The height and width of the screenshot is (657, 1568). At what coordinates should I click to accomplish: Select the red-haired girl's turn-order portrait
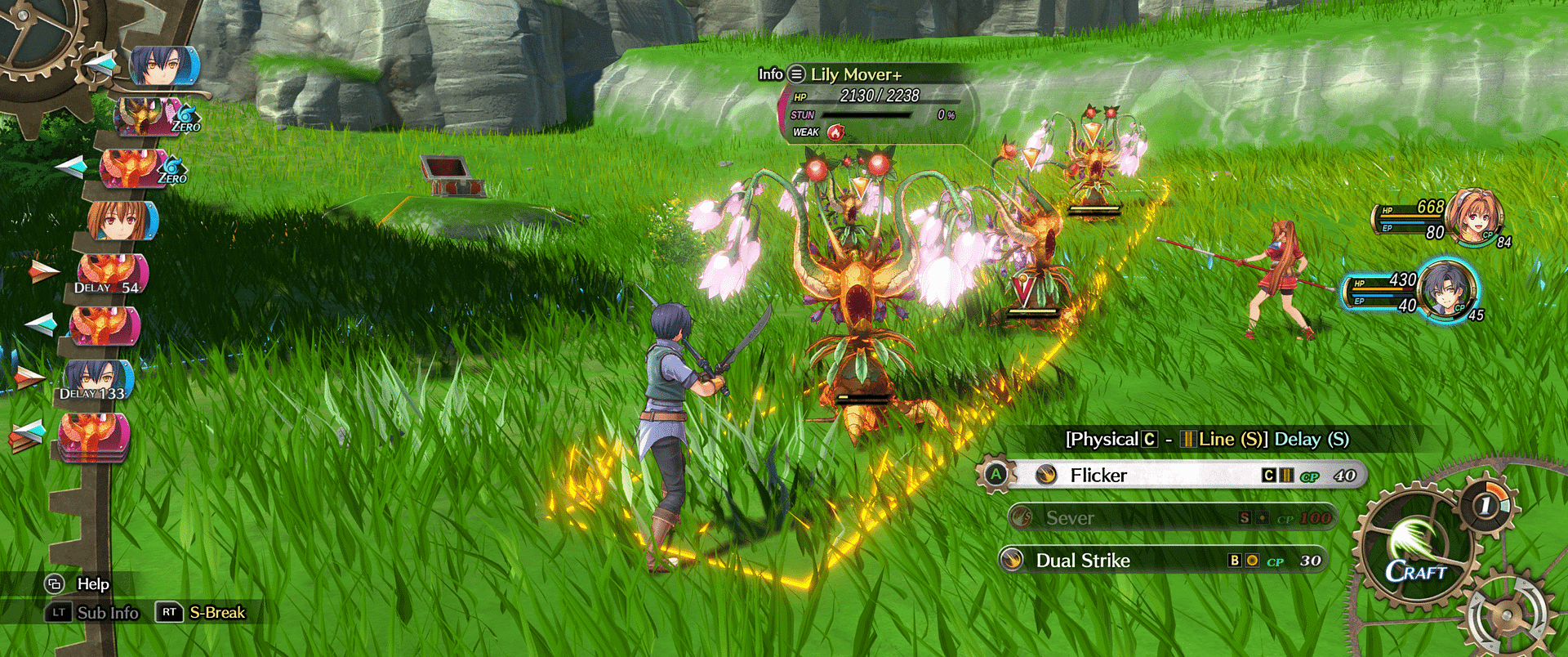(x=122, y=221)
